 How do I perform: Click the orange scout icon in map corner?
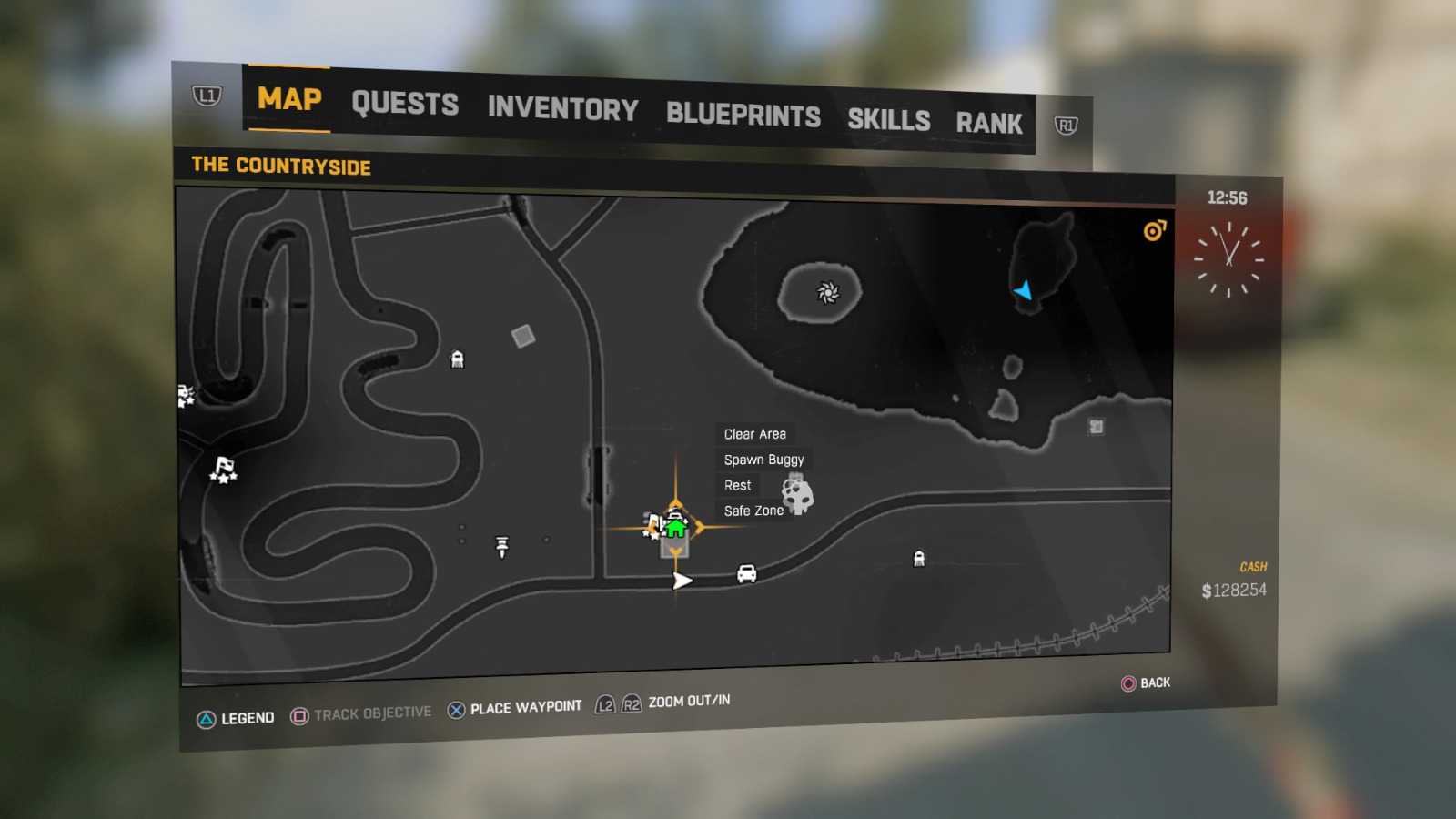click(1153, 232)
